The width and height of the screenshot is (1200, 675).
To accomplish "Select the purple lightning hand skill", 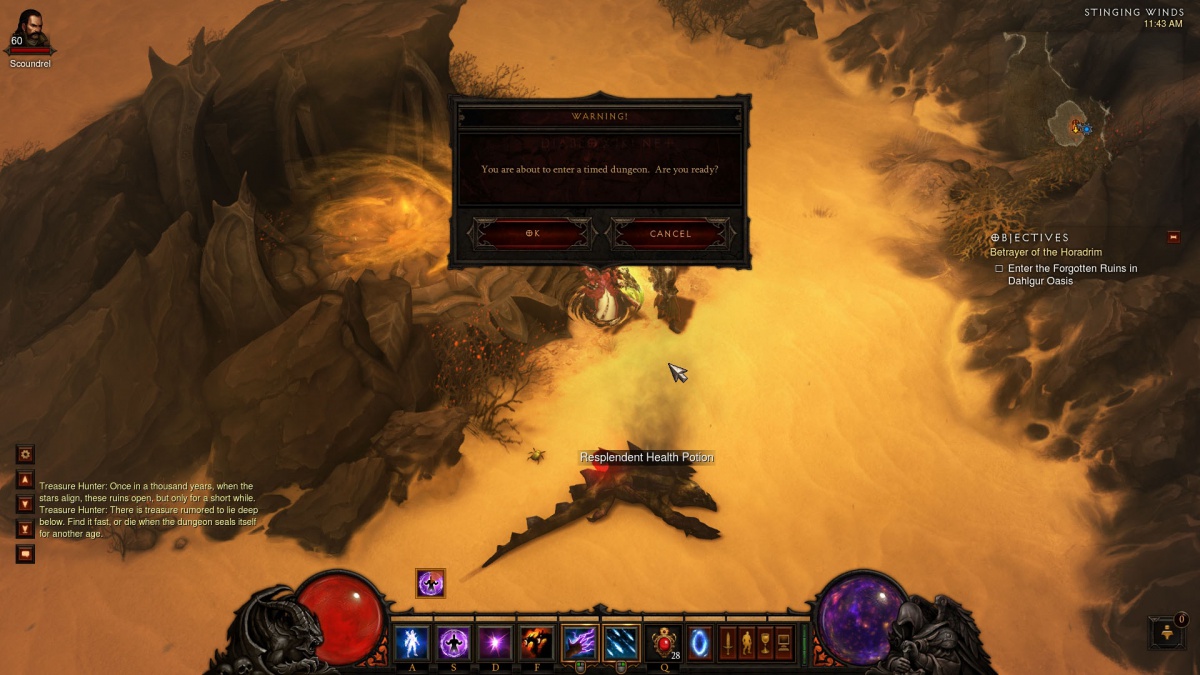I will (x=579, y=641).
